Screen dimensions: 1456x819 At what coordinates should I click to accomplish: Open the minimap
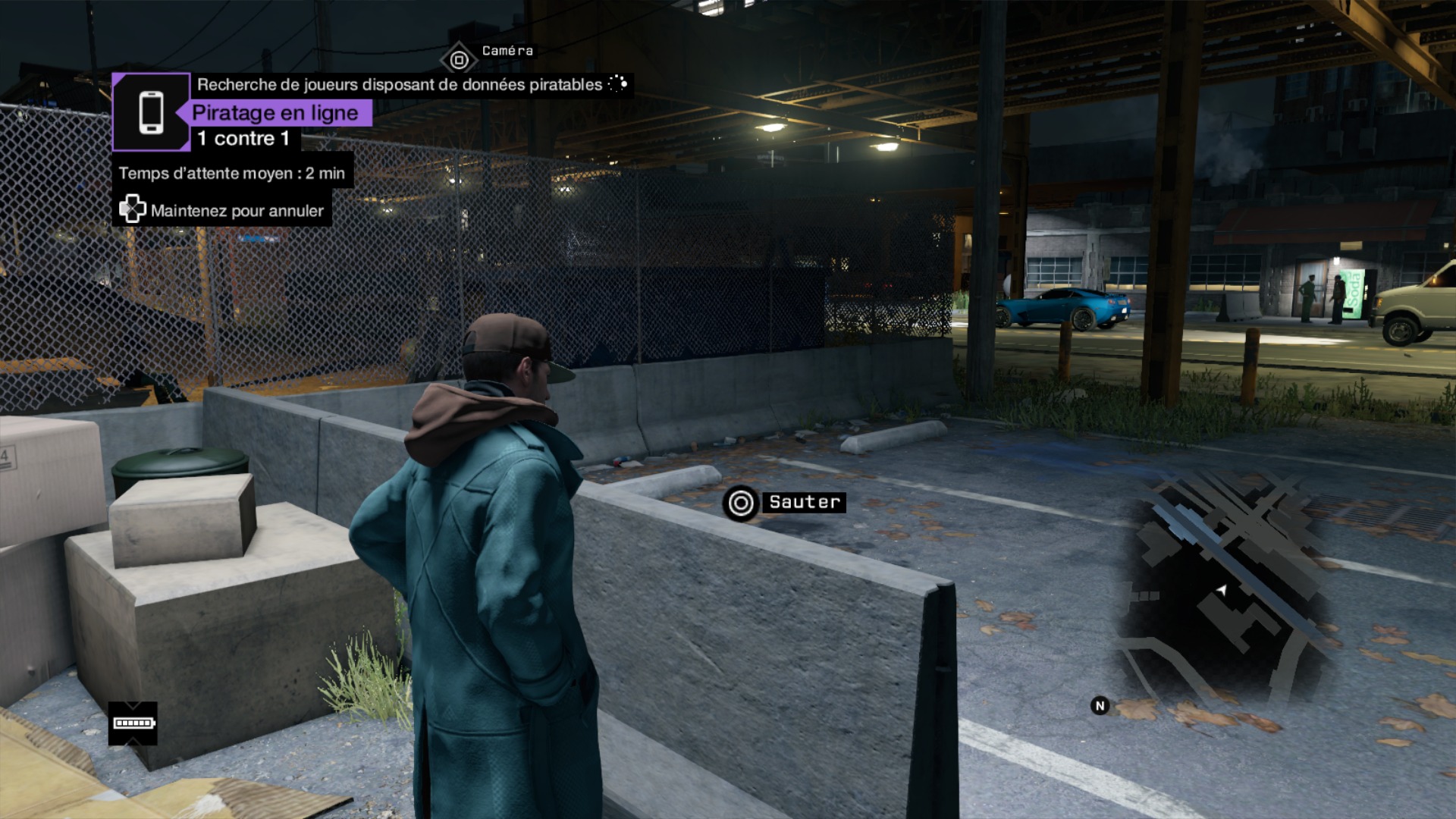coord(1219,590)
